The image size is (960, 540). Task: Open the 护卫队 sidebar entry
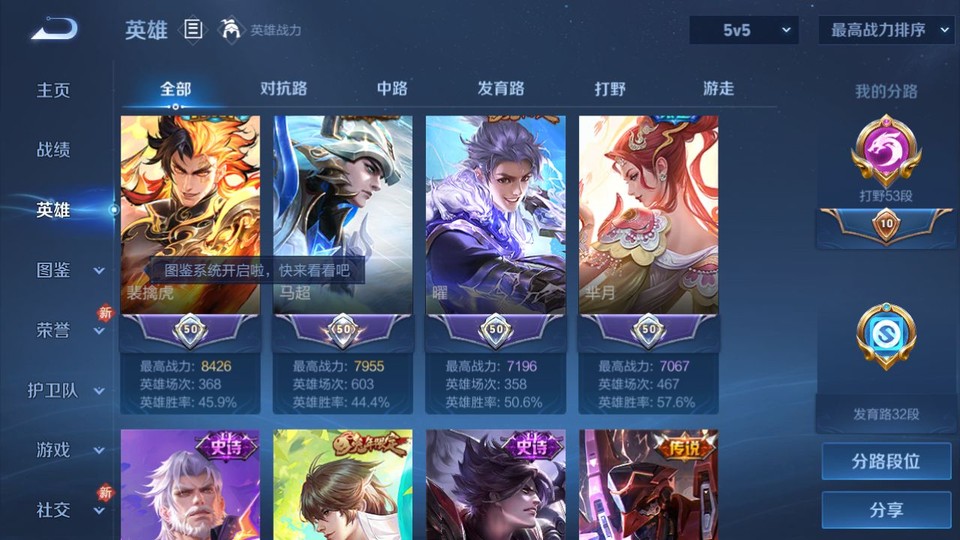pos(54,390)
